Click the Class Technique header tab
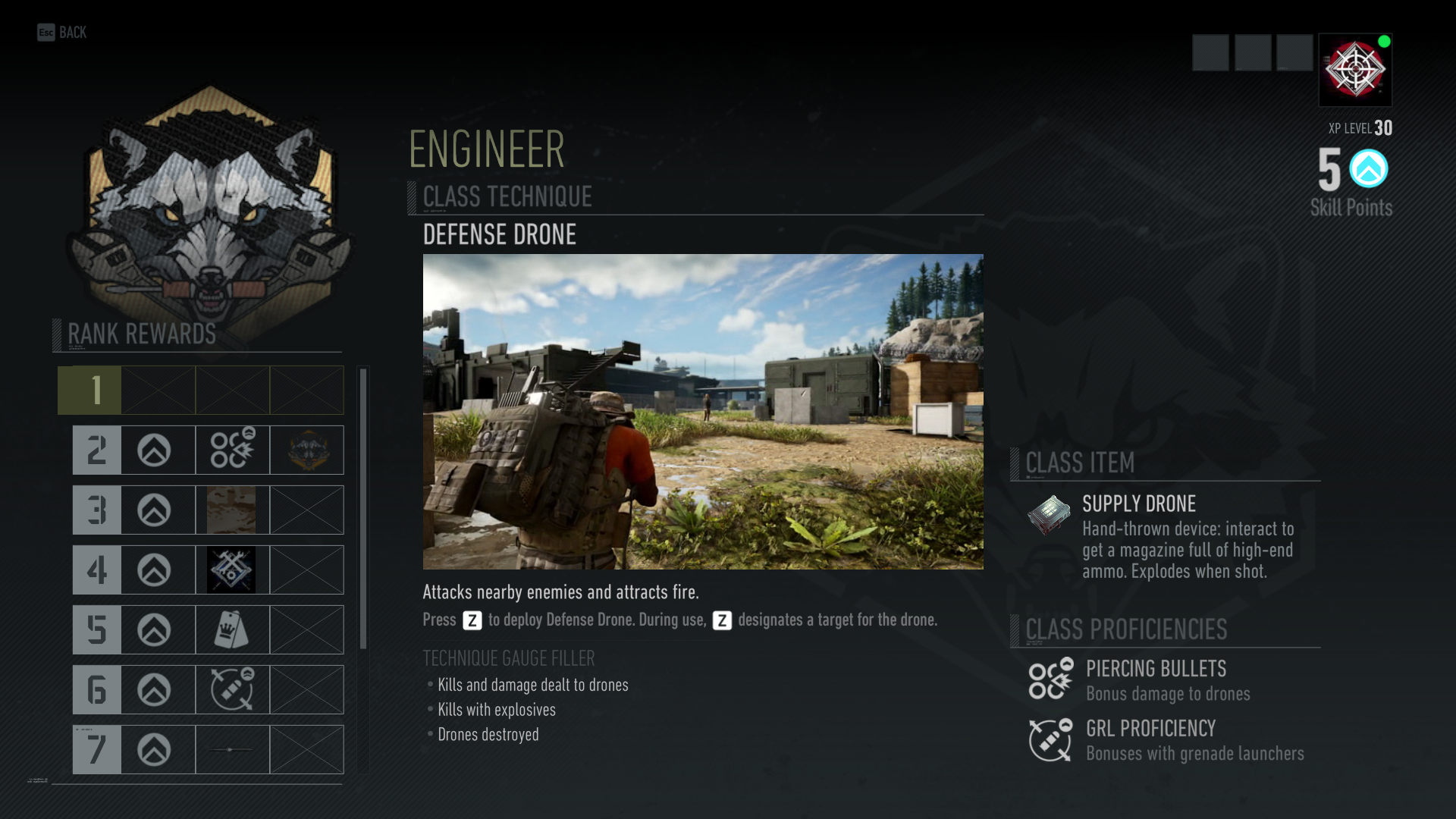Screen dimensions: 1456x819 (x=506, y=197)
